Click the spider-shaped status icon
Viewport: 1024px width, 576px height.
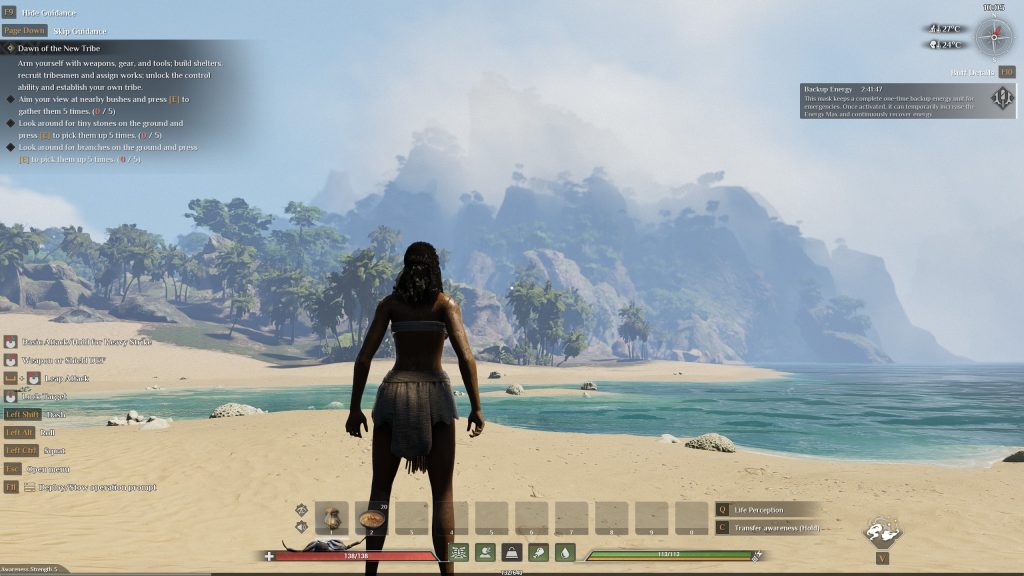point(459,552)
